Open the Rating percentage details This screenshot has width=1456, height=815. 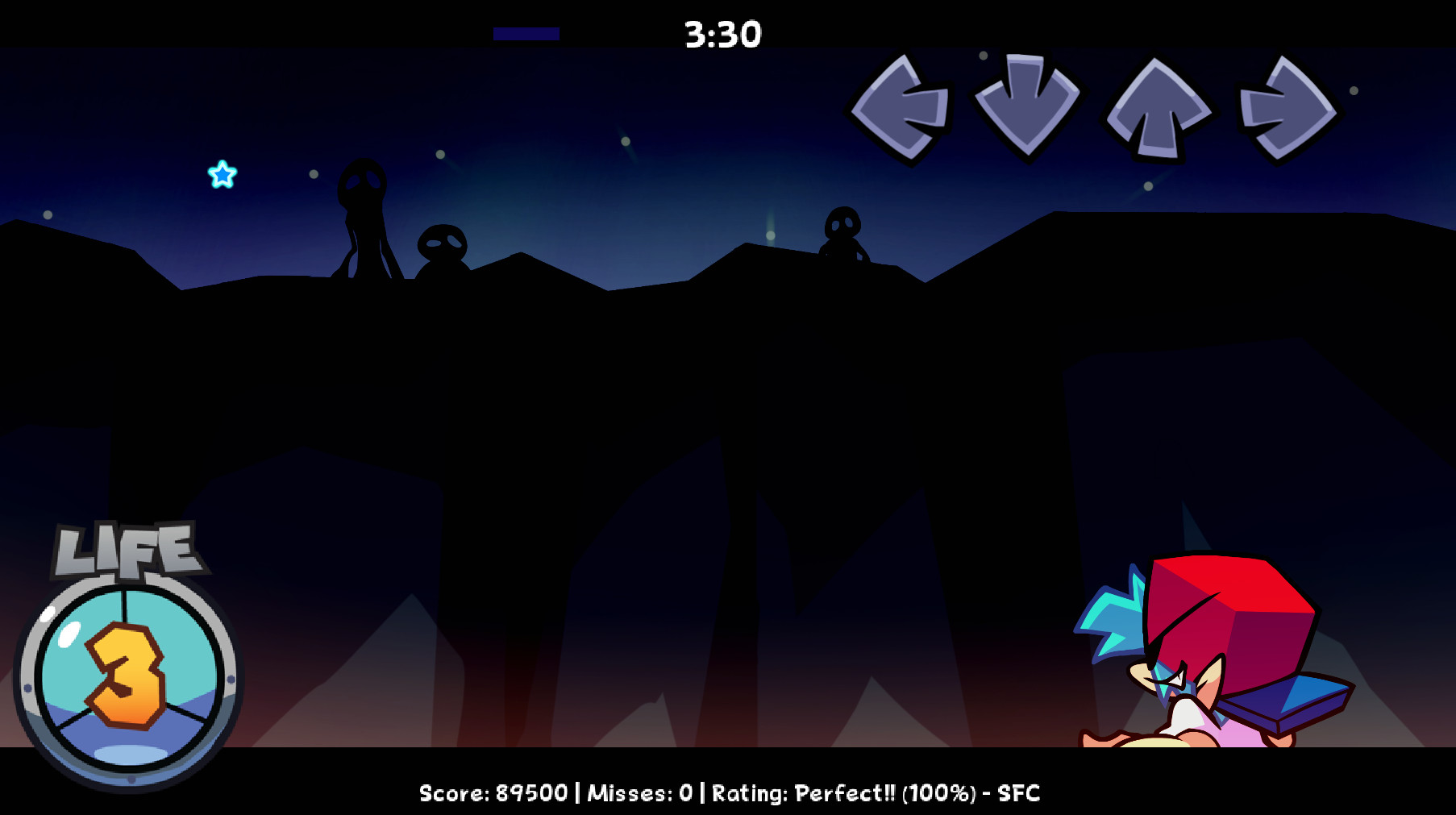pyautogui.click(x=939, y=794)
